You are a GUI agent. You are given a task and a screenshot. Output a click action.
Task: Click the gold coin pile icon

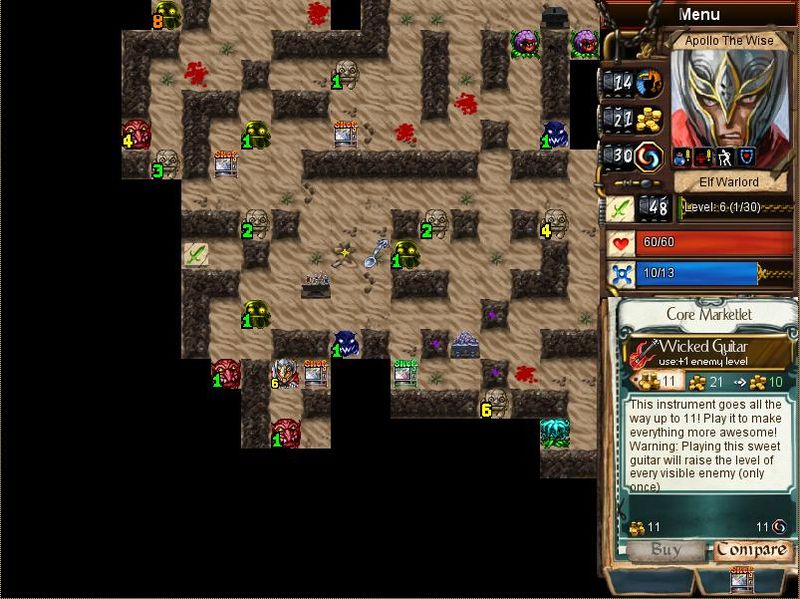pos(651,119)
